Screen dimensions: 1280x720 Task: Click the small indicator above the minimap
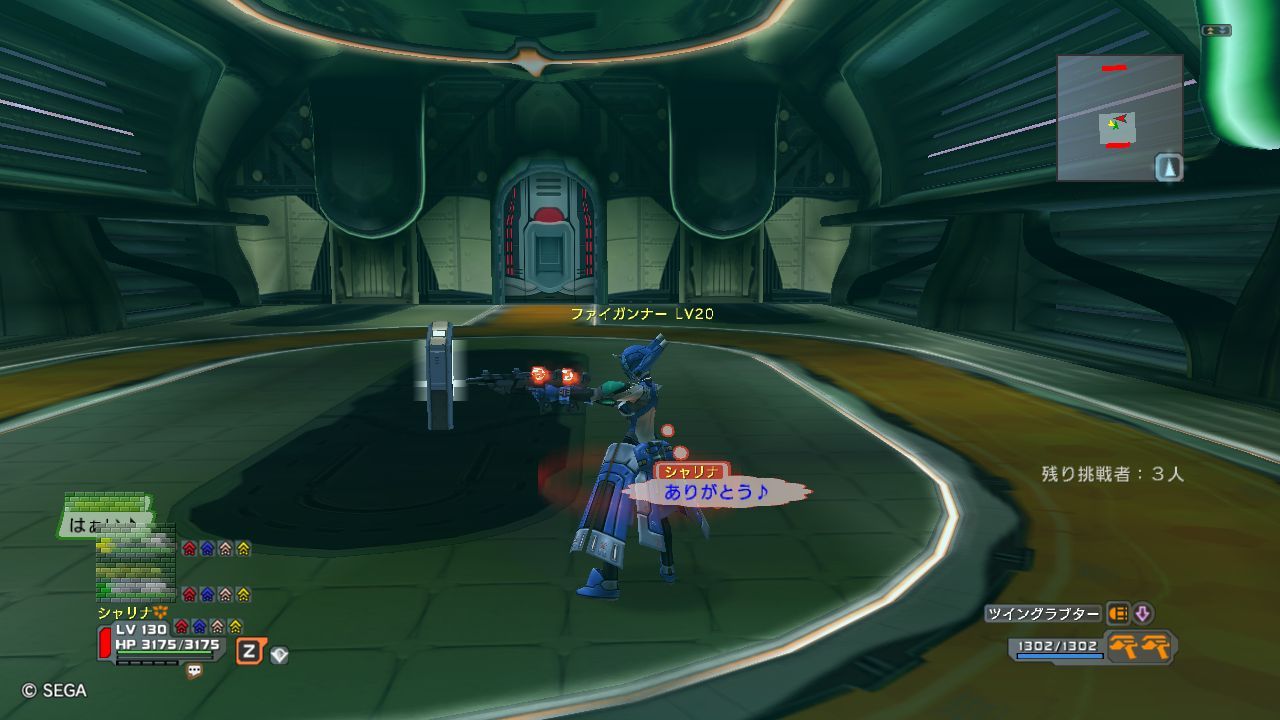click(1216, 31)
